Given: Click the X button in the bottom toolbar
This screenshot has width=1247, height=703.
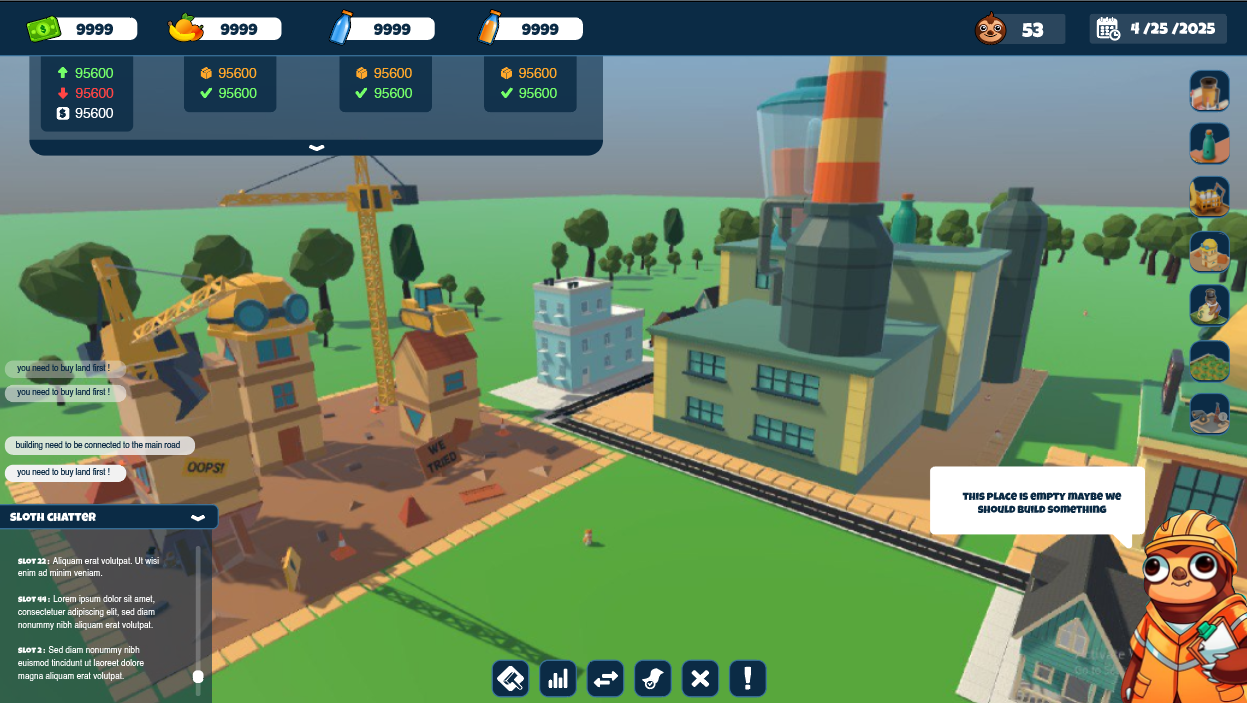Looking at the screenshot, I should click(x=700, y=679).
